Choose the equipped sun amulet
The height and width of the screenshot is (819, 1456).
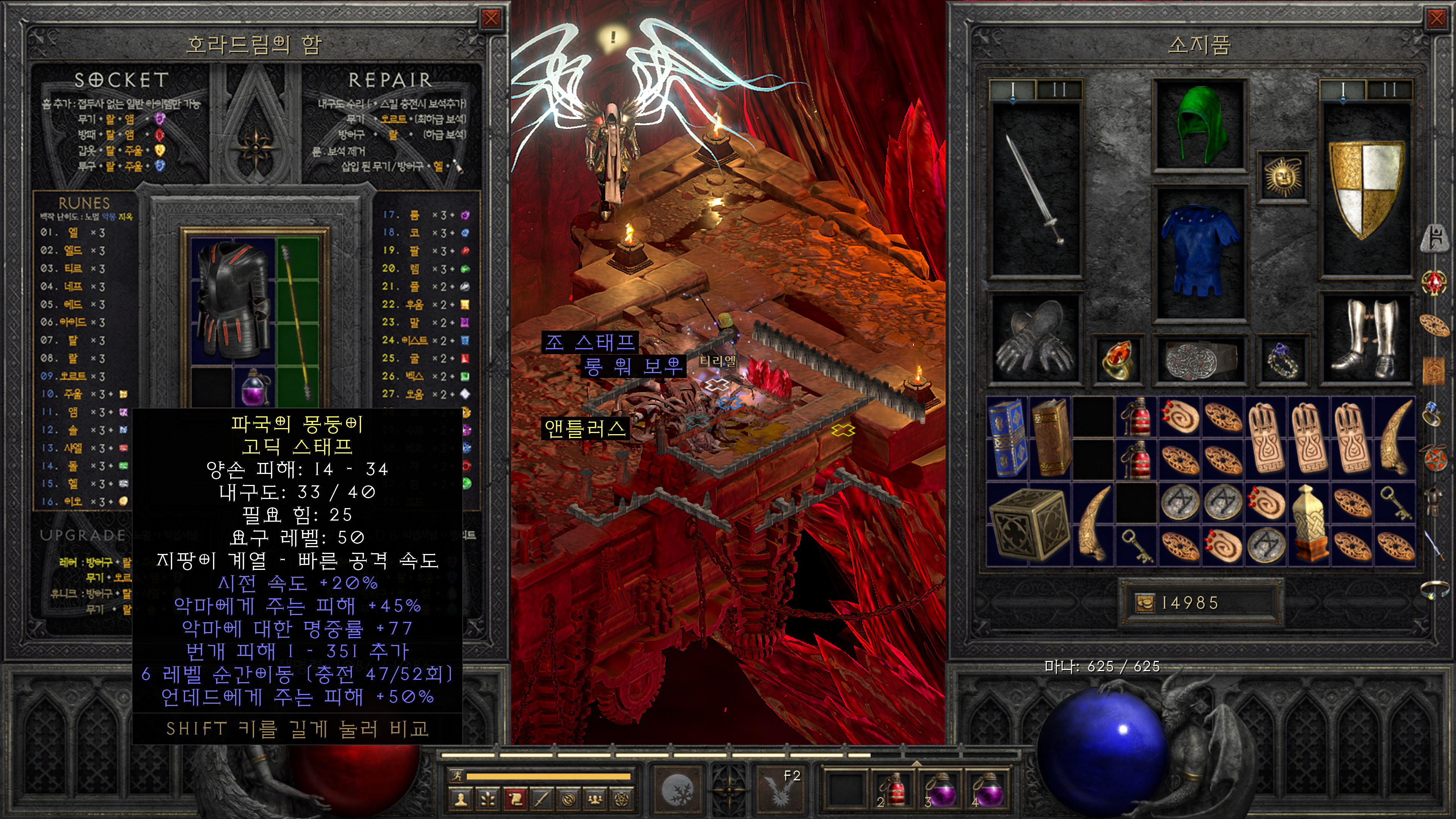[1282, 176]
